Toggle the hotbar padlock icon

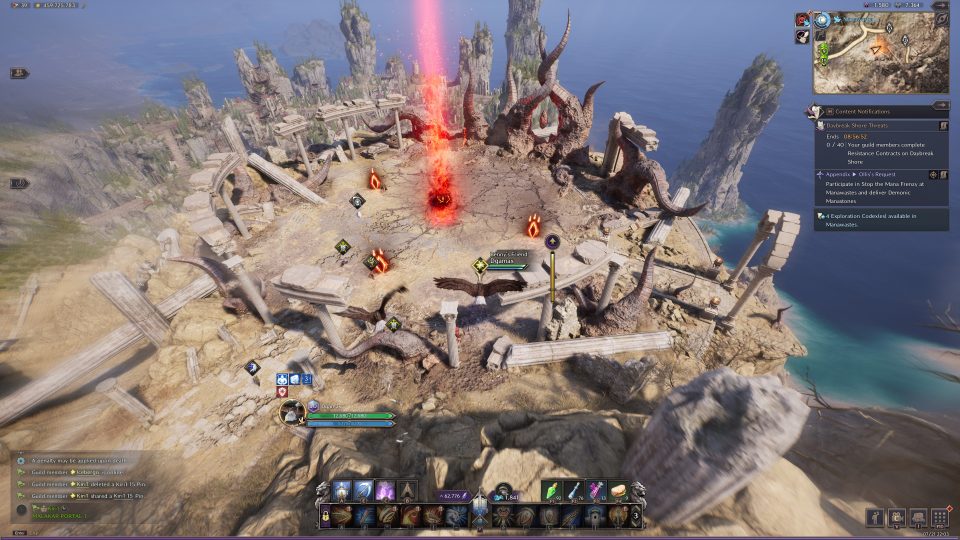click(x=324, y=516)
